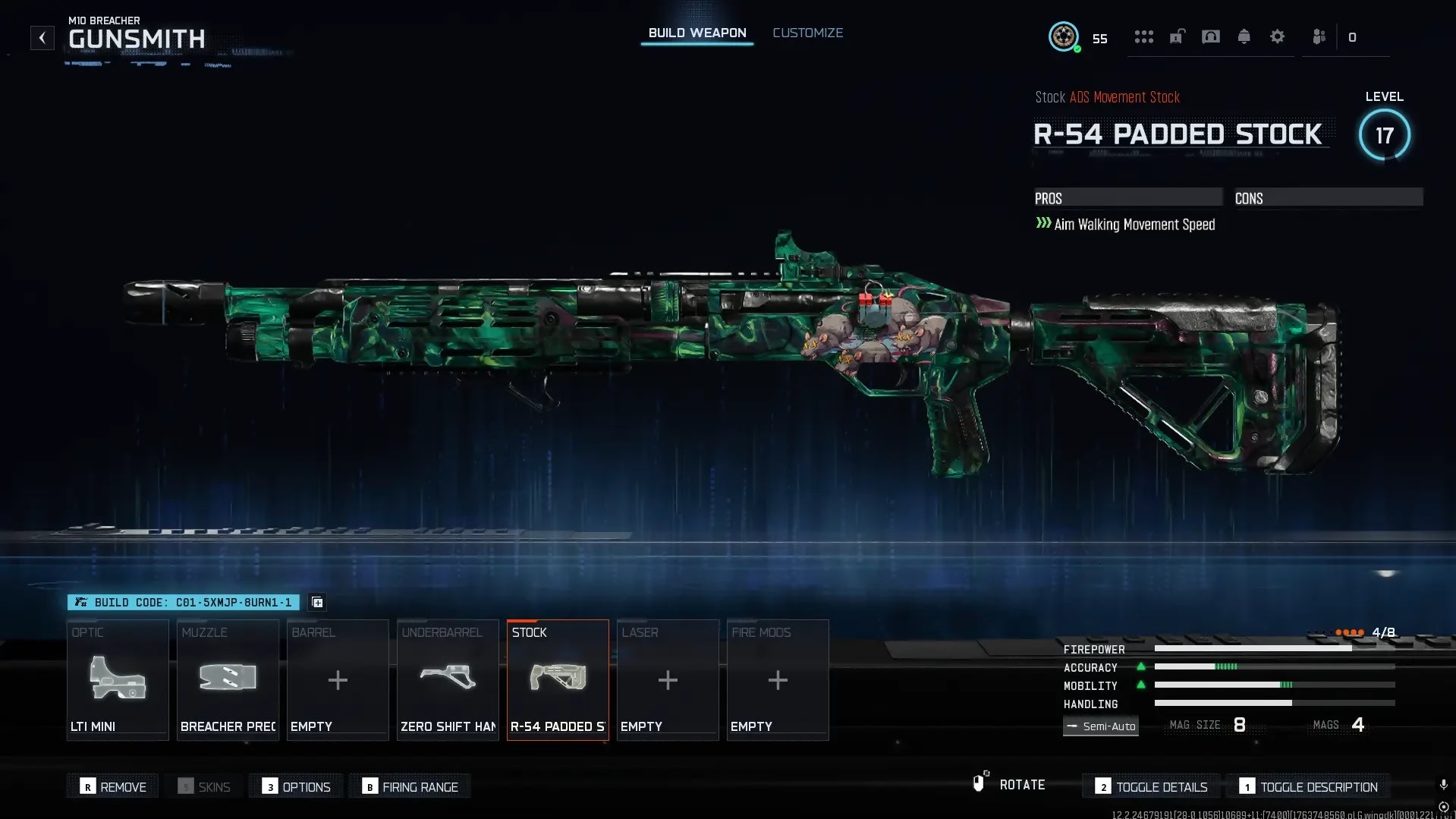Choose the Breacher muzzle attachment slot

(228, 679)
